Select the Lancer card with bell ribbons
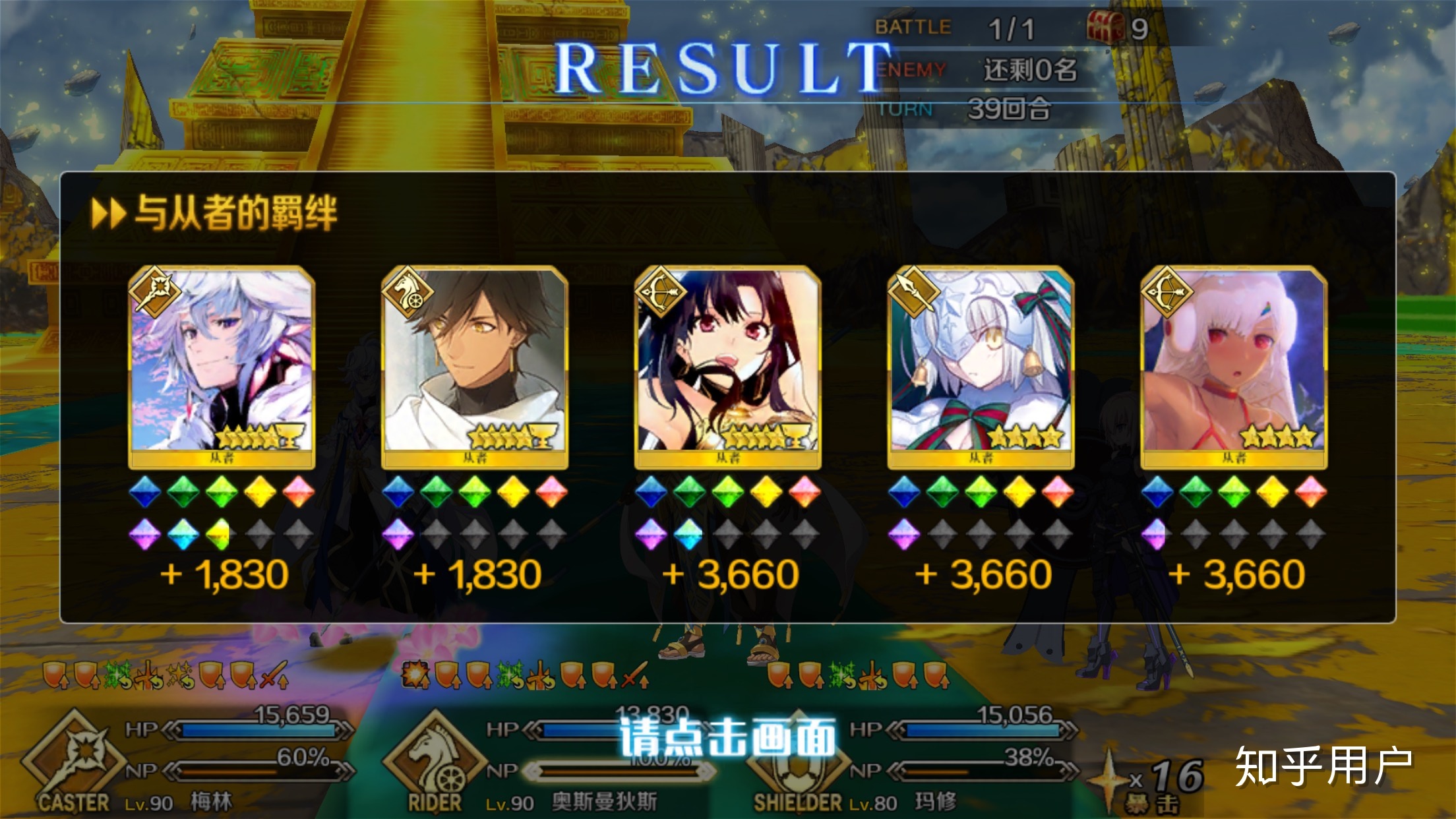 tap(981, 366)
